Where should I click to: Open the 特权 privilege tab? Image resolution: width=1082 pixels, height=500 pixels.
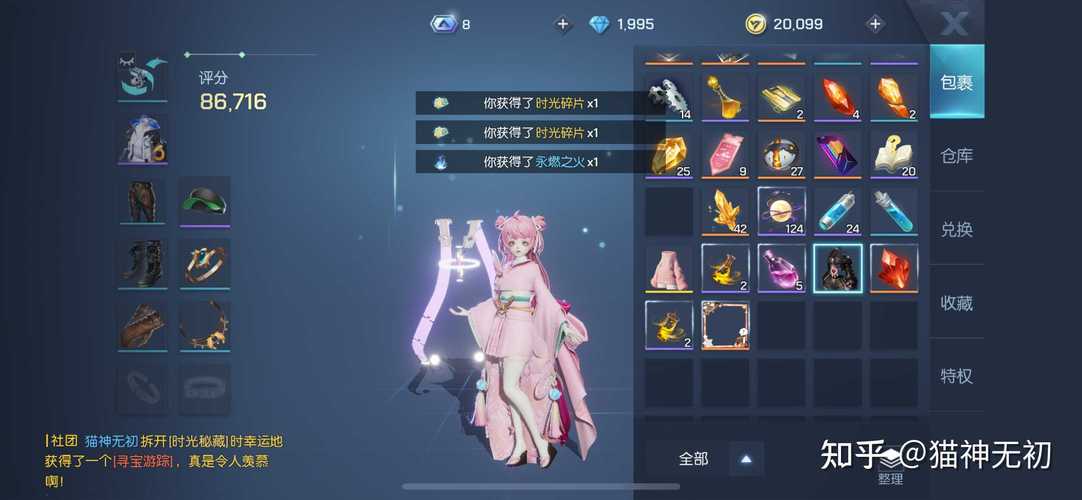tap(956, 376)
